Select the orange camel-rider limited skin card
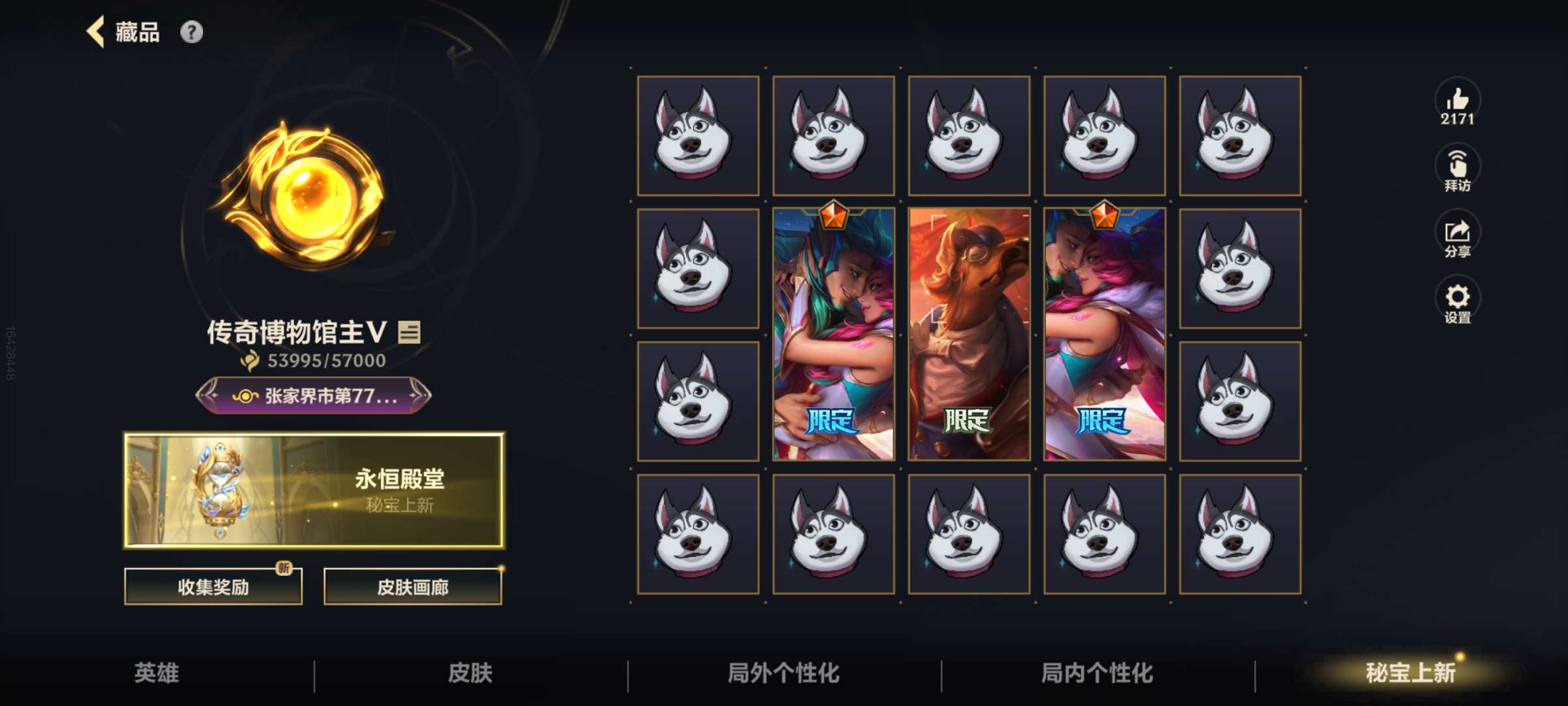 point(969,334)
